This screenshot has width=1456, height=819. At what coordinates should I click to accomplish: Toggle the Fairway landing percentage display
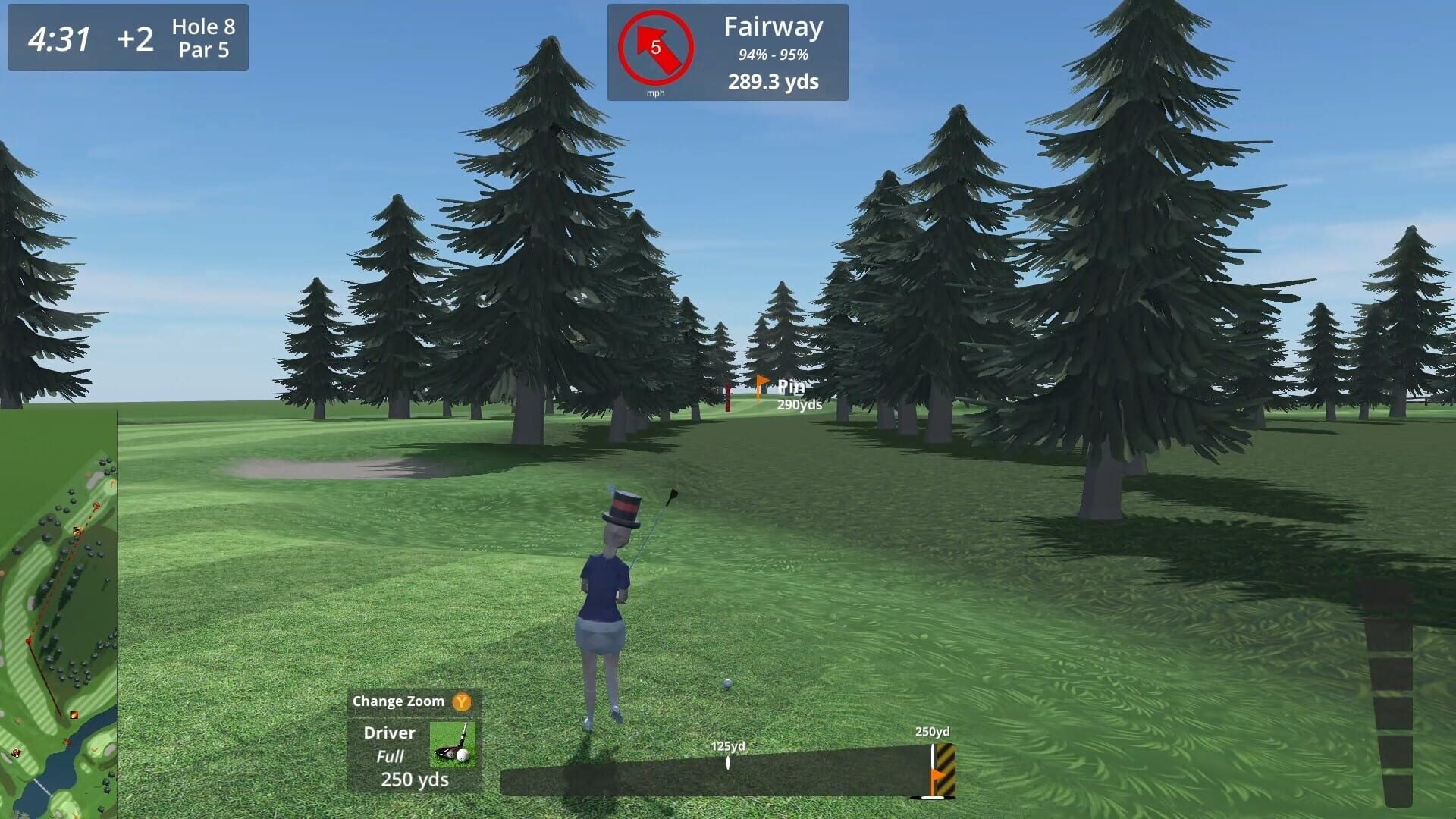774,53
